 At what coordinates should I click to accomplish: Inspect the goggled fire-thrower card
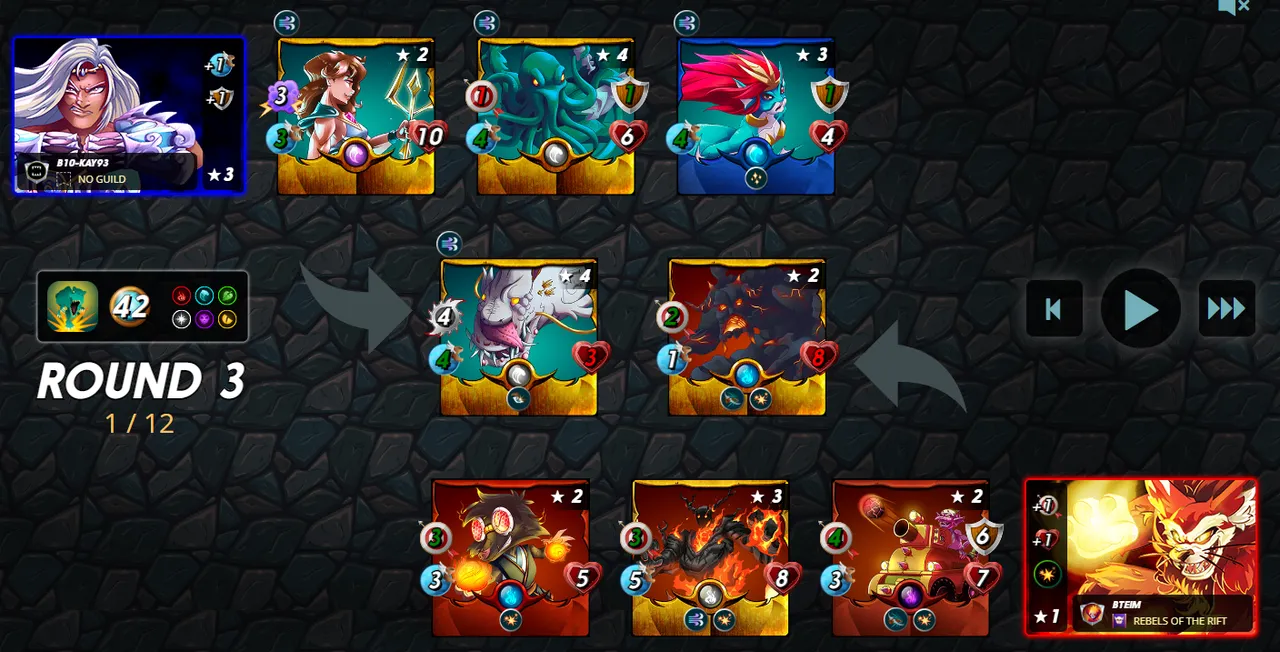510,557
